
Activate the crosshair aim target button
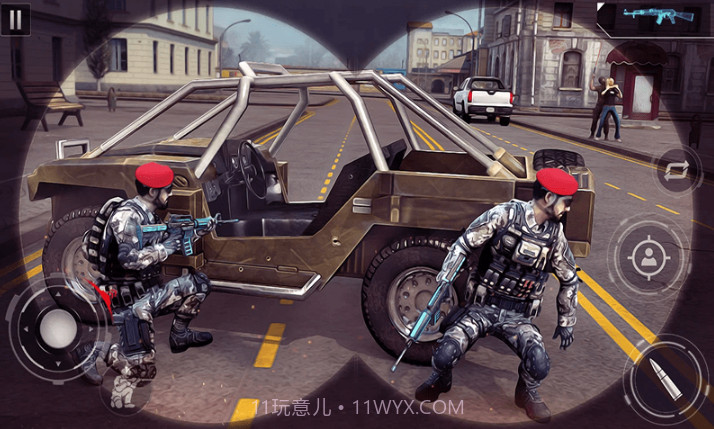click(649, 257)
